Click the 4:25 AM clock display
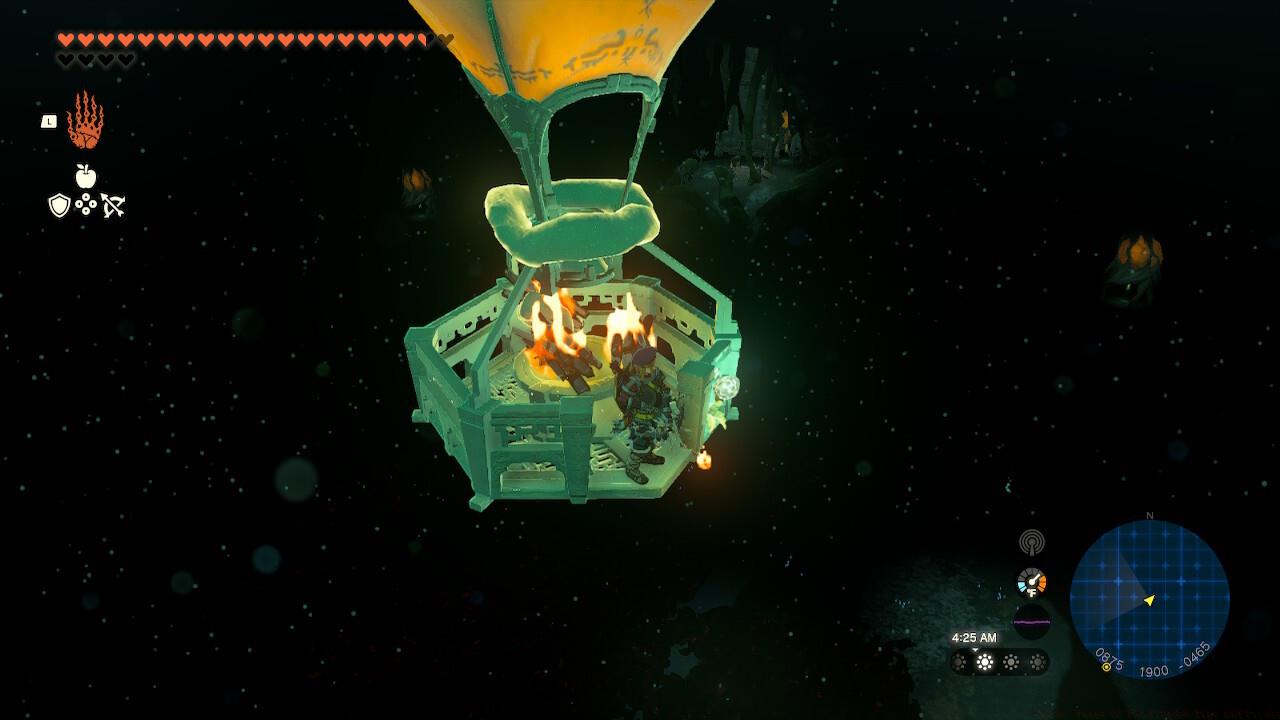Viewport: 1280px width, 720px height. click(x=974, y=636)
